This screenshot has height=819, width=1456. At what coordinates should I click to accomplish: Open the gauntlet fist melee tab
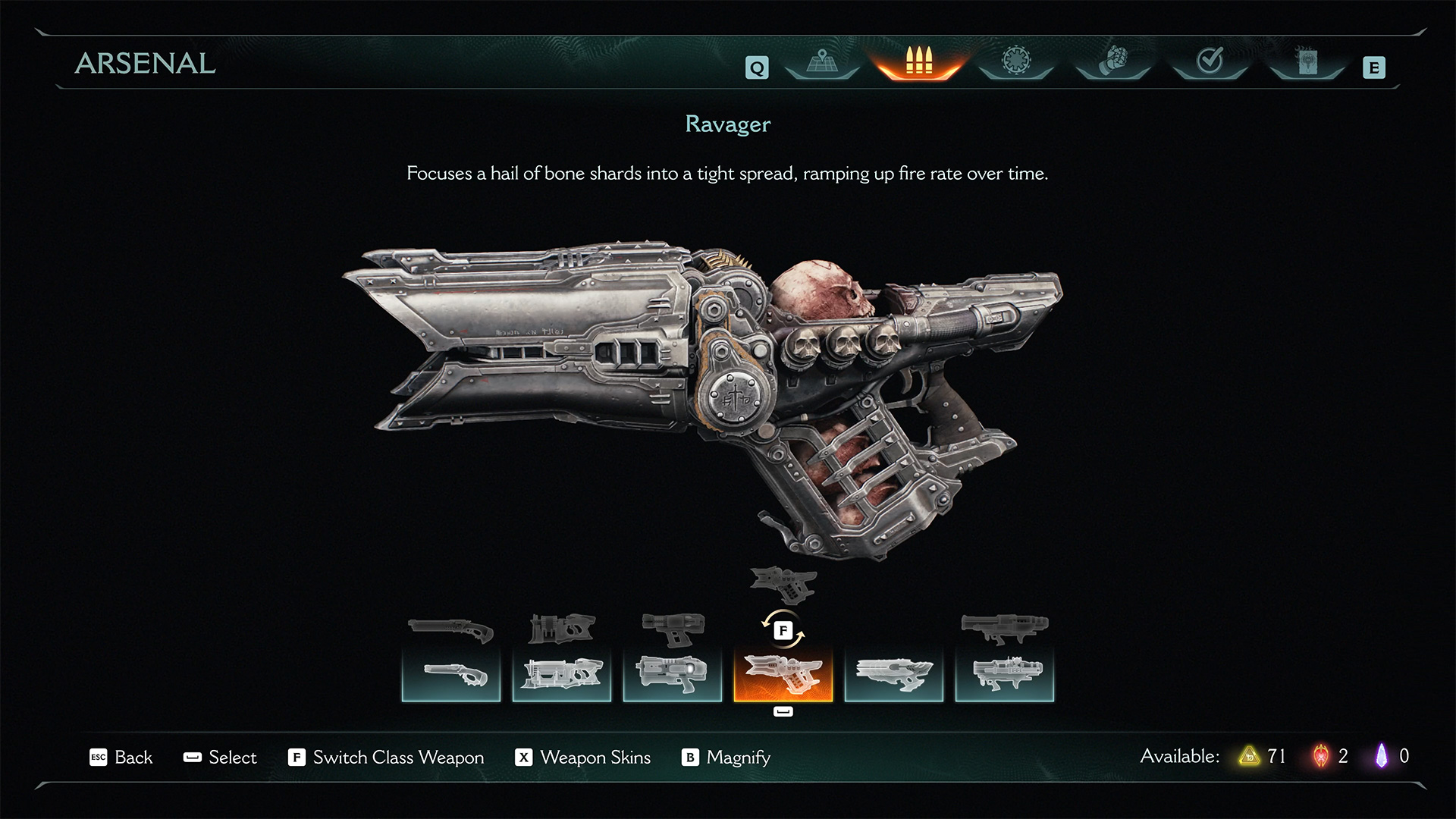click(1113, 62)
